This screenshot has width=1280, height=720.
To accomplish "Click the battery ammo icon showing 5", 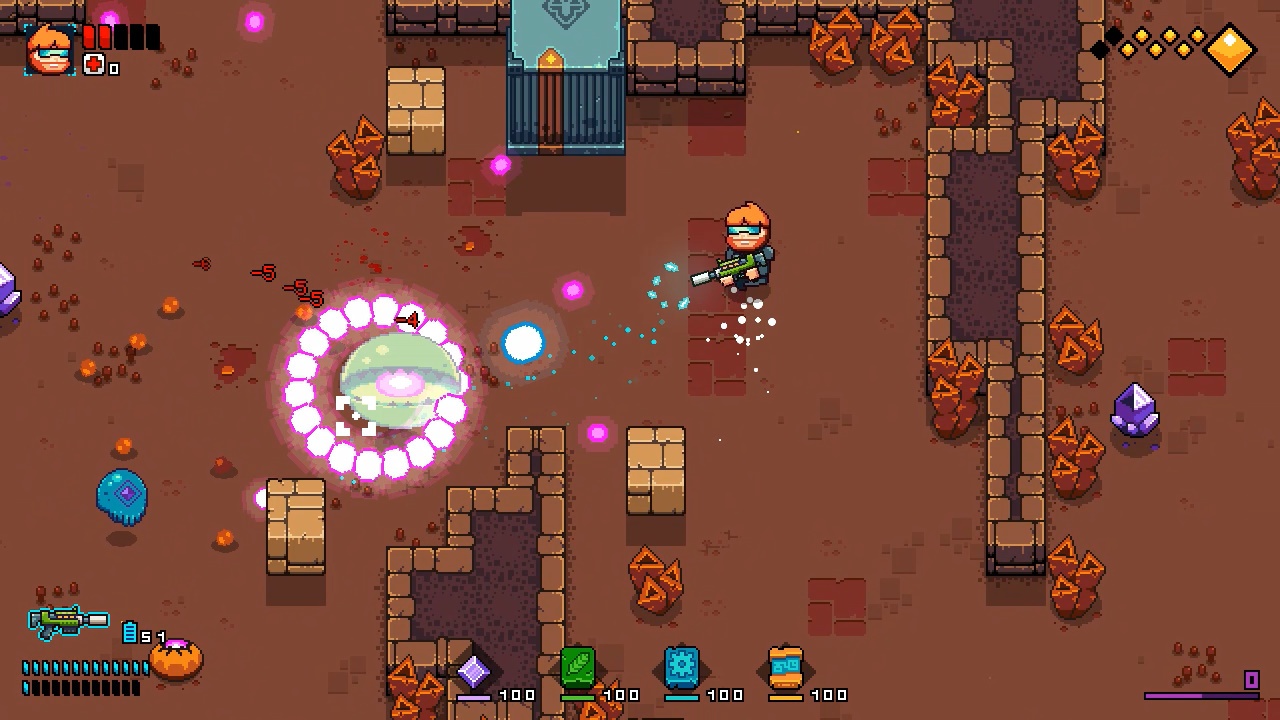I will pyautogui.click(x=130, y=632).
